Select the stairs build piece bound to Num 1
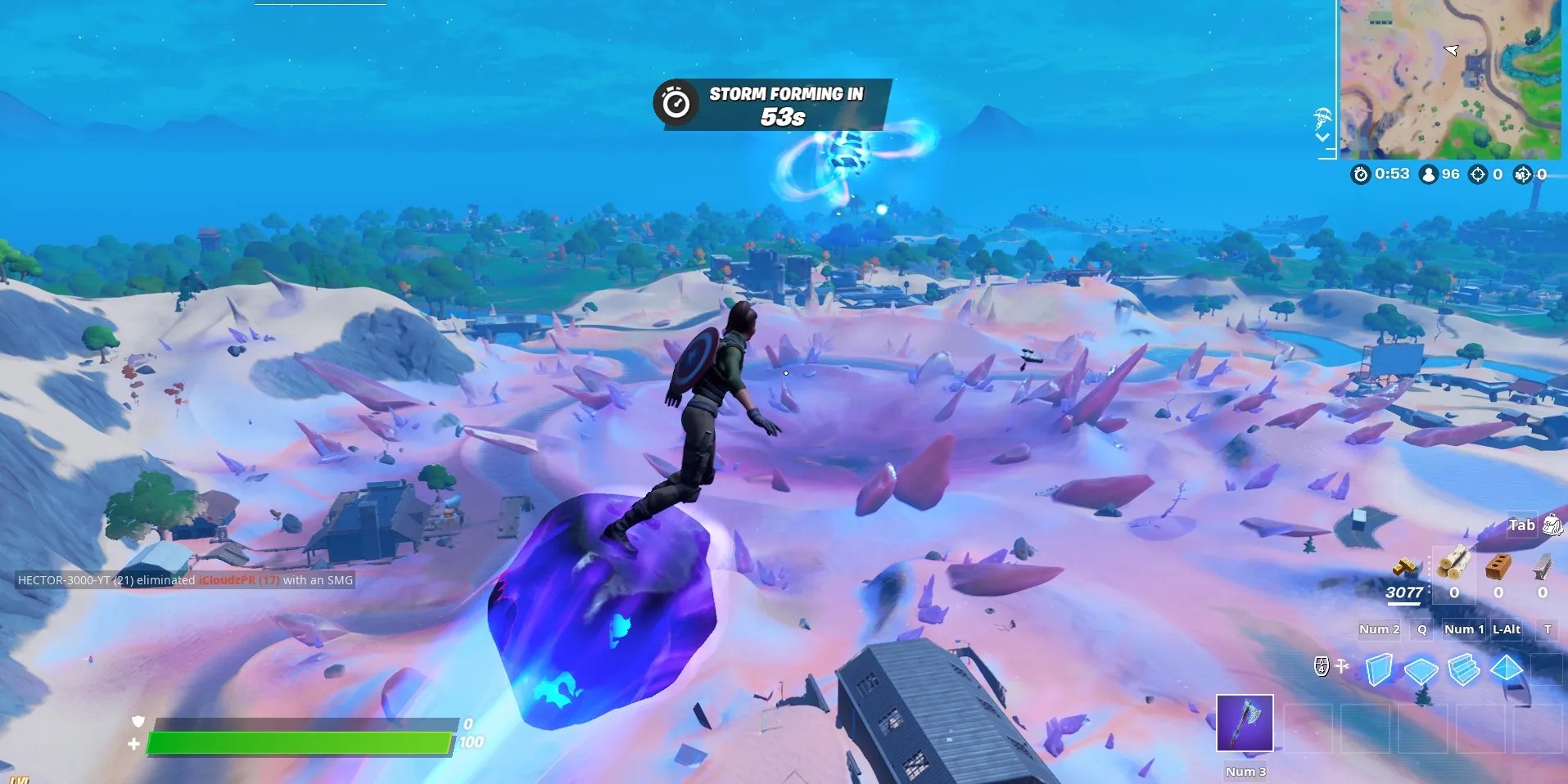 1463,669
